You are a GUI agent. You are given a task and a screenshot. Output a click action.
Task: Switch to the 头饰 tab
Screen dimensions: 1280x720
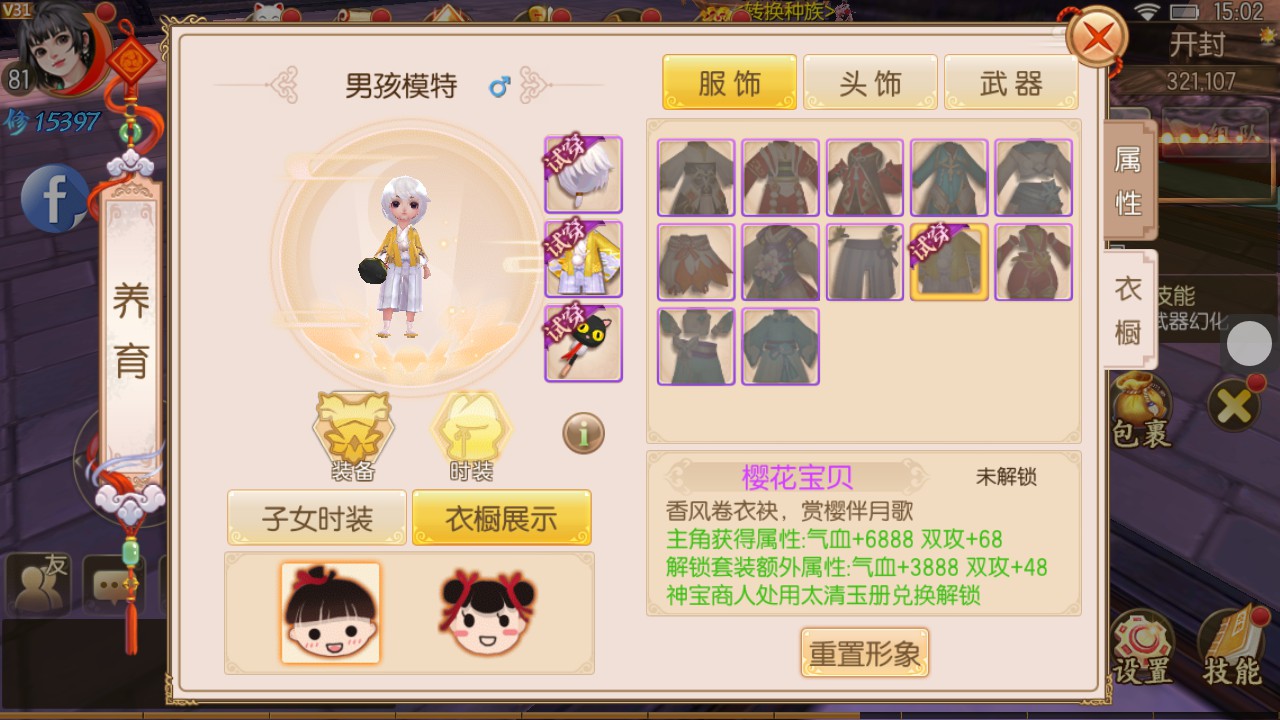point(870,82)
